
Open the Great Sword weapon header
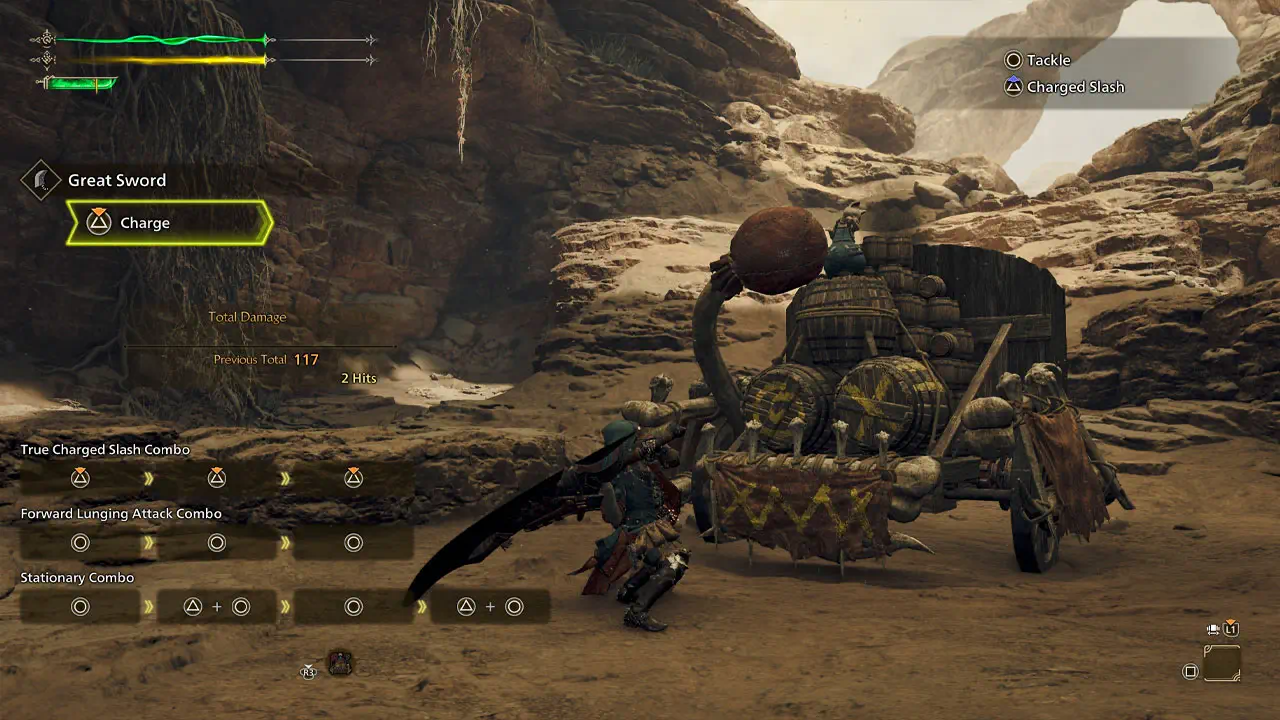[116, 181]
